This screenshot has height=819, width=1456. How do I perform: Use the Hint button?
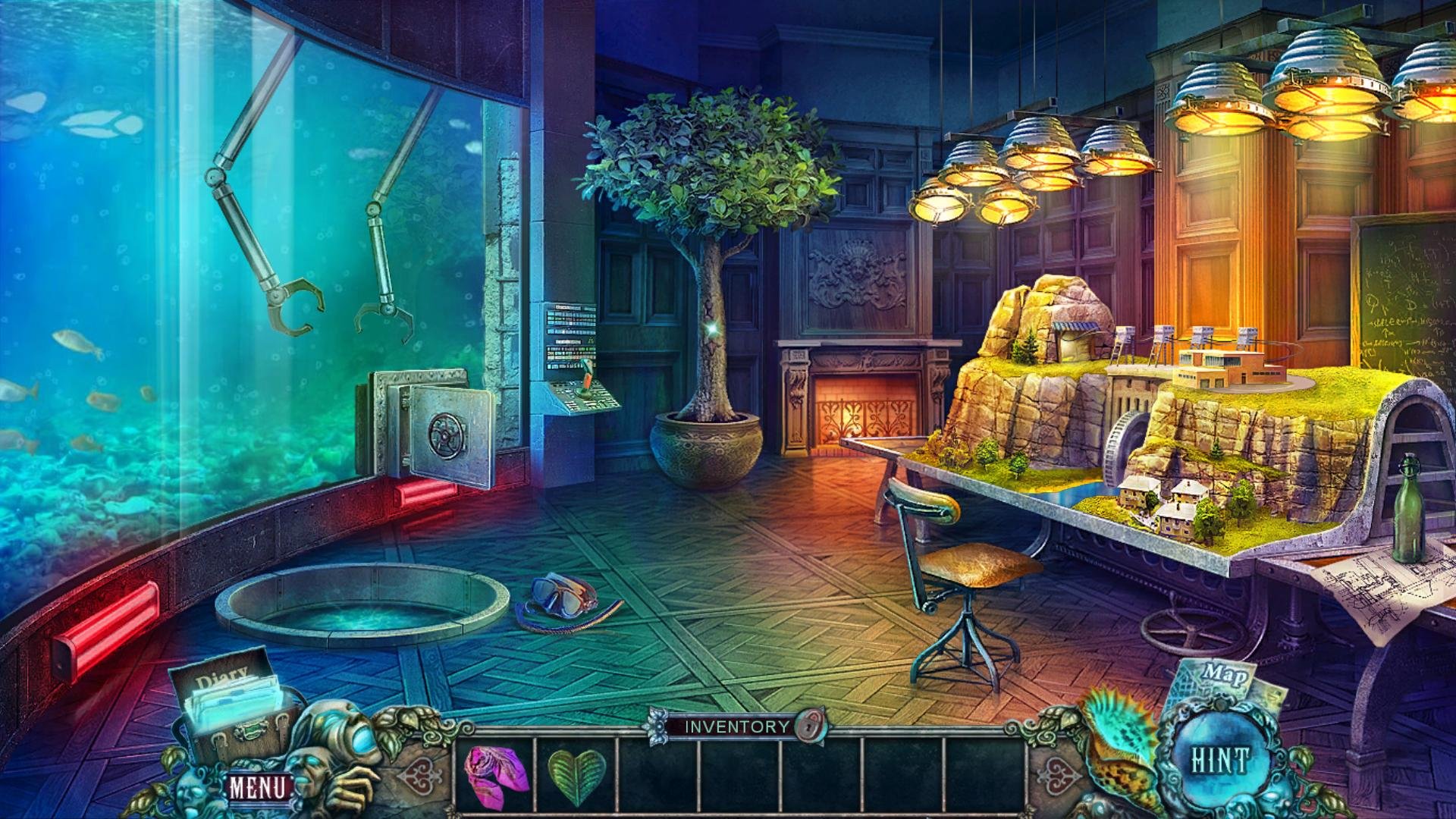point(1219,761)
